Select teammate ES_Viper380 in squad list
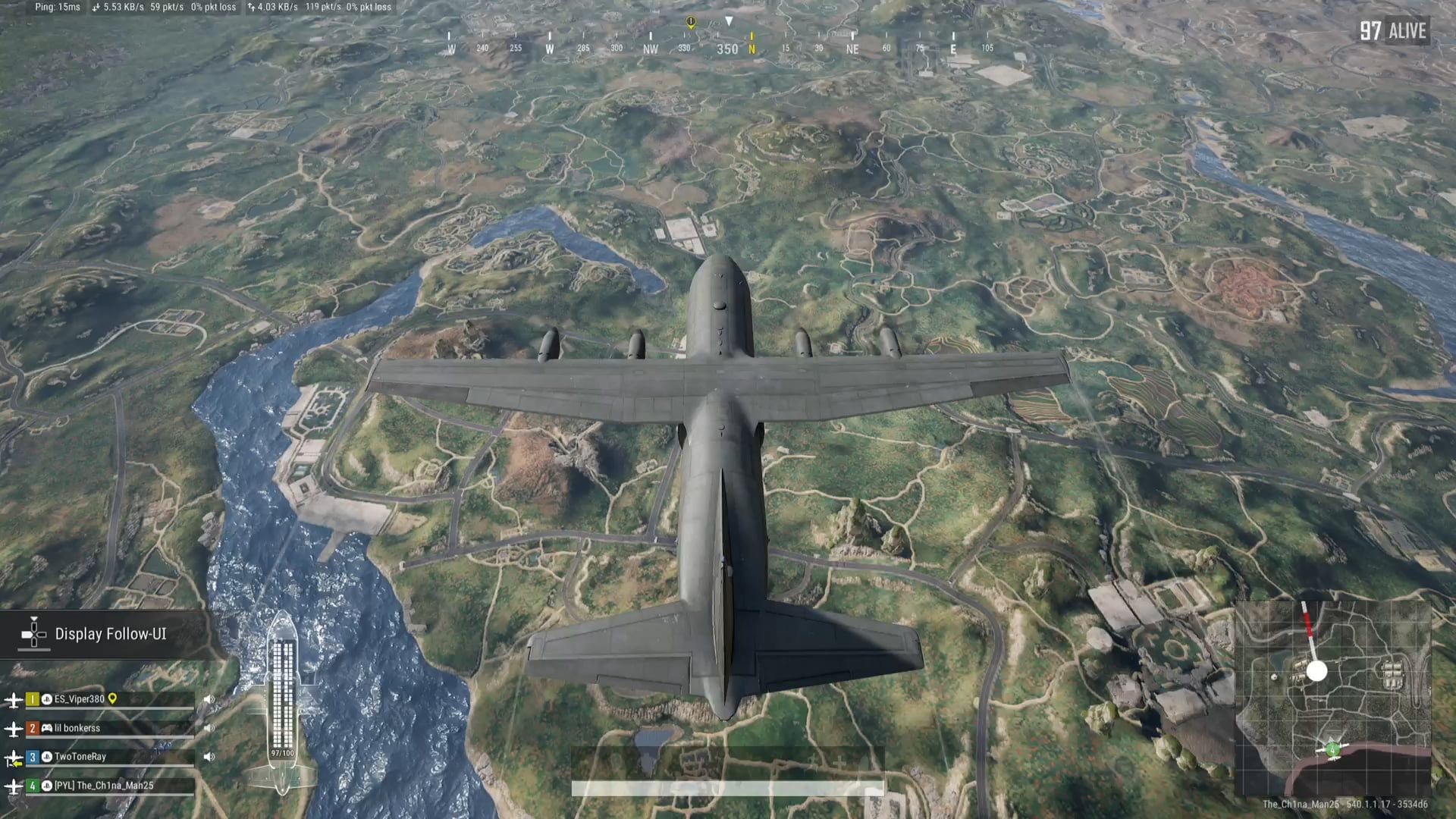The width and height of the screenshot is (1456, 819). point(79,699)
